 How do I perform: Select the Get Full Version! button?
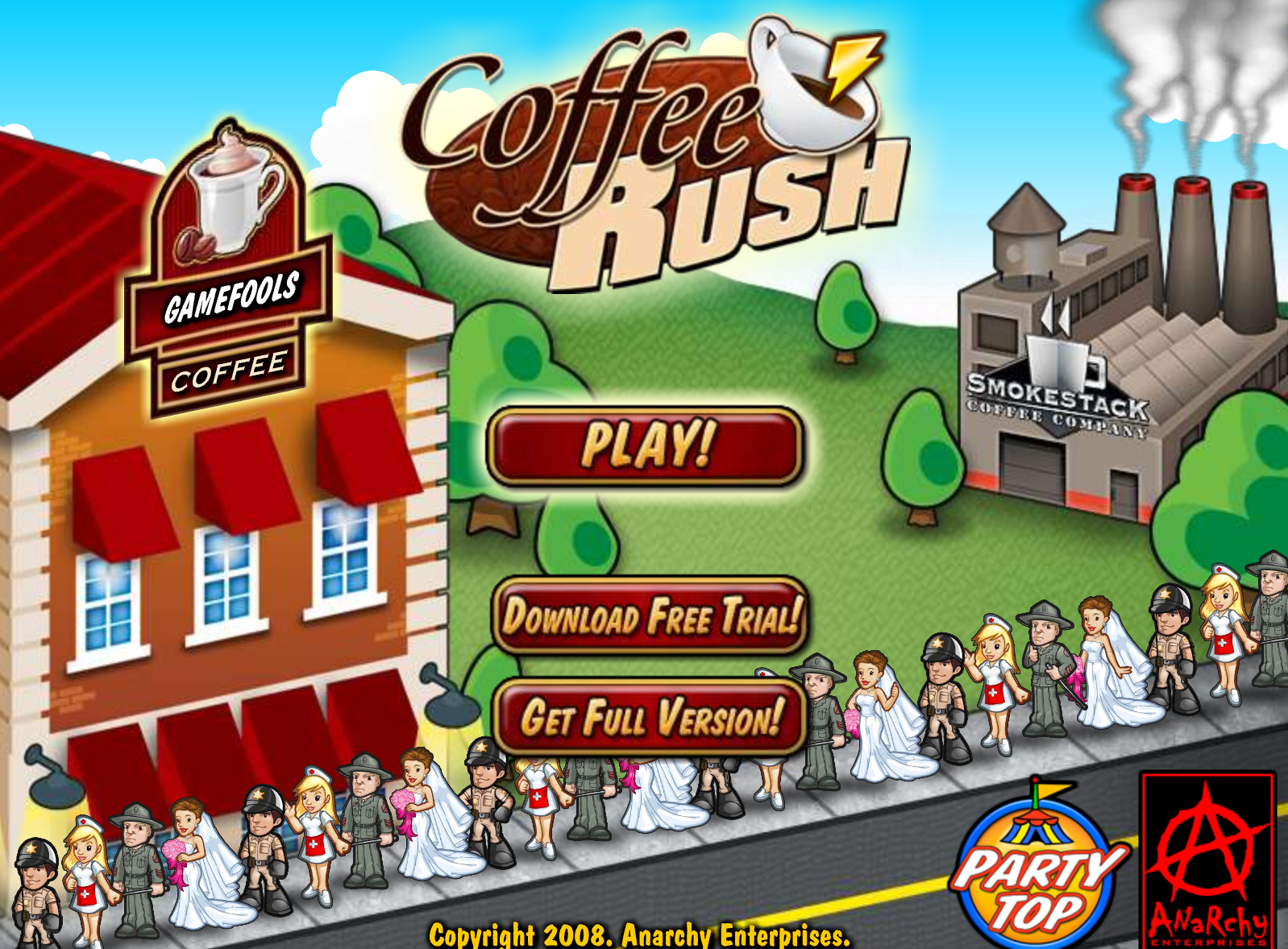650,717
